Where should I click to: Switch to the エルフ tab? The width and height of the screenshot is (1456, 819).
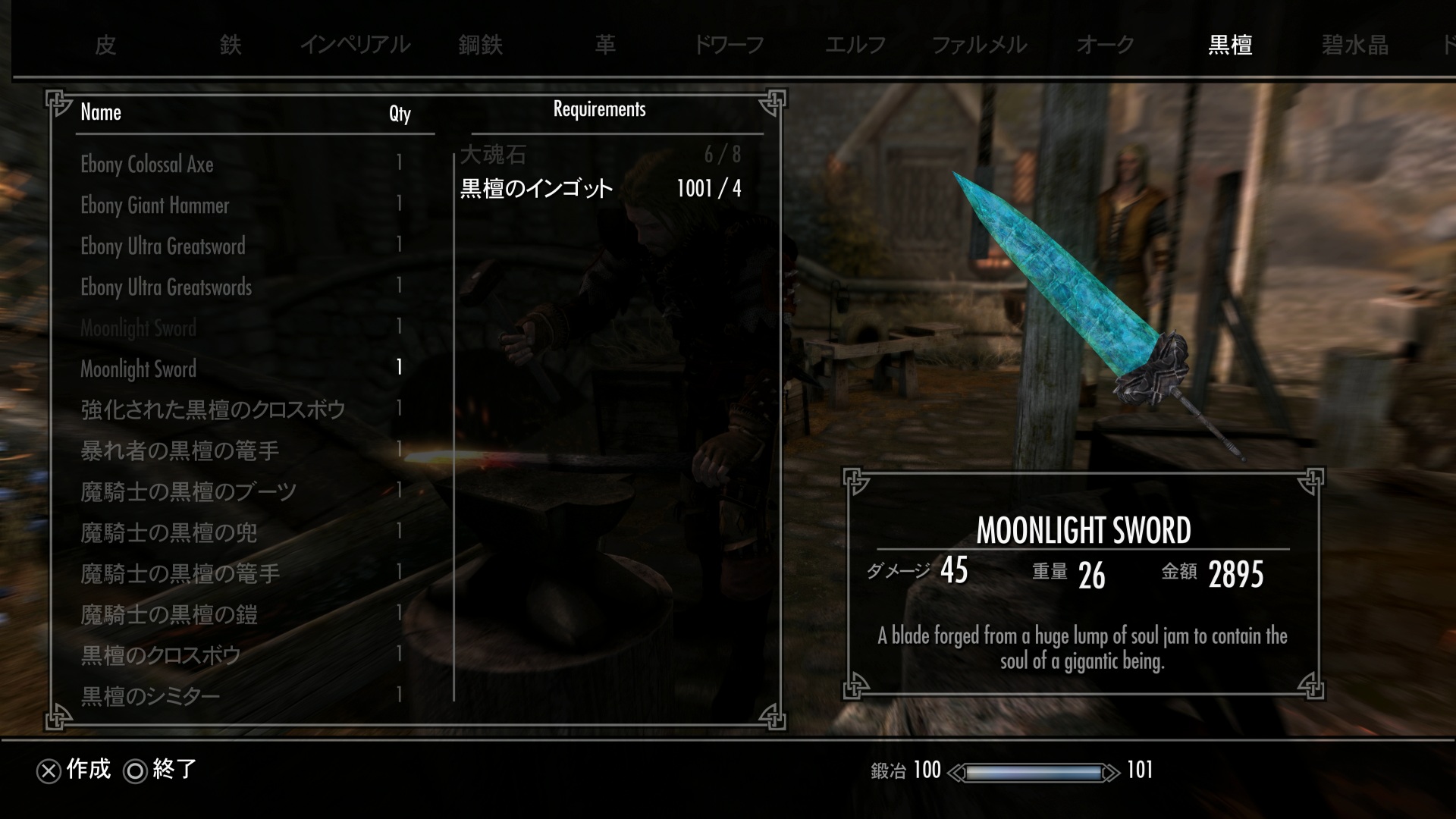point(855,45)
